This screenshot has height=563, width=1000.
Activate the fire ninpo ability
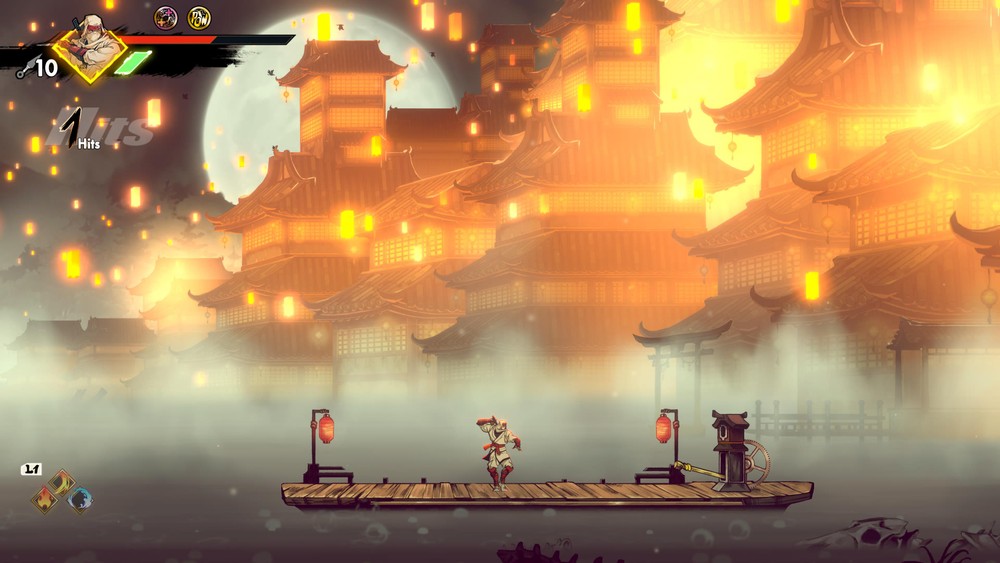pos(44,498)
